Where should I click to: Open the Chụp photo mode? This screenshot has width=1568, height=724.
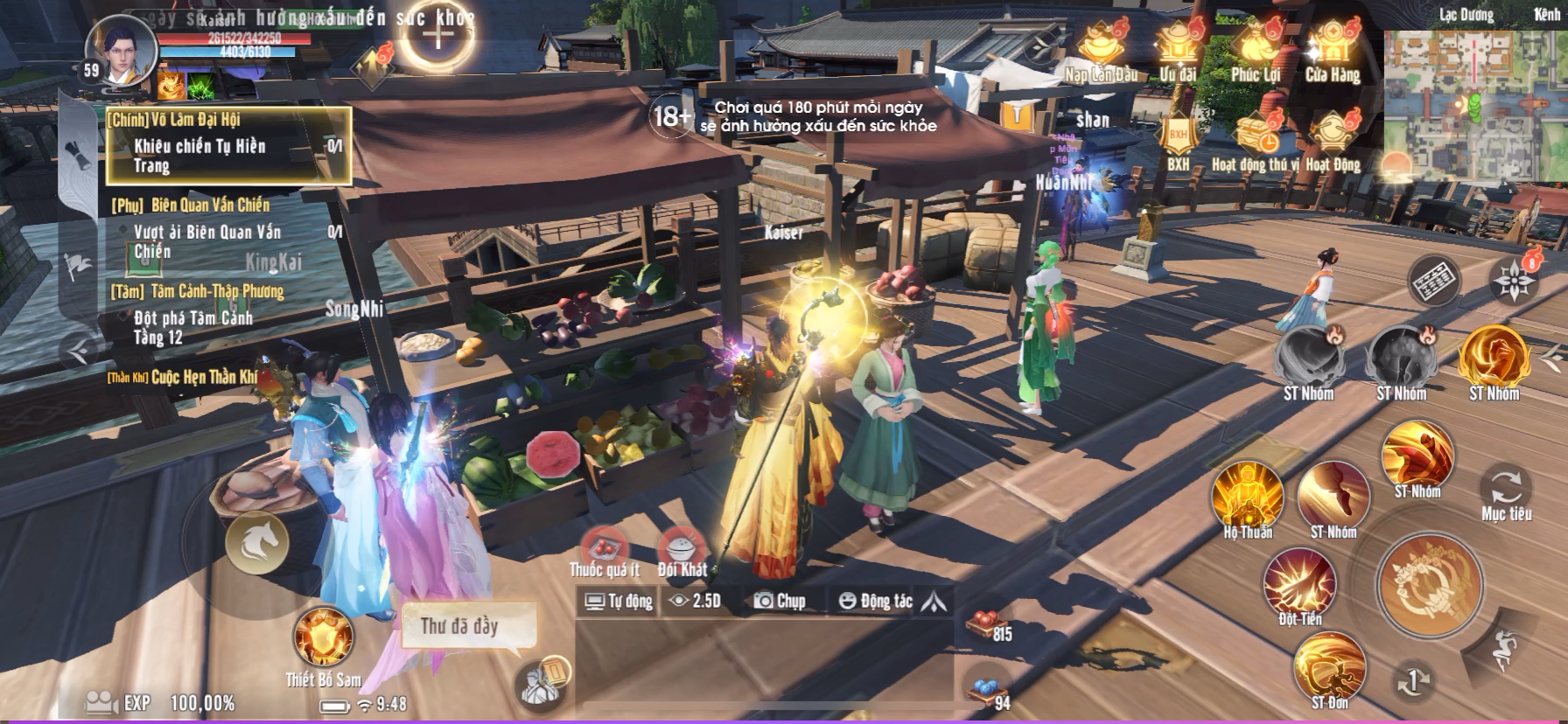(779, 601)
